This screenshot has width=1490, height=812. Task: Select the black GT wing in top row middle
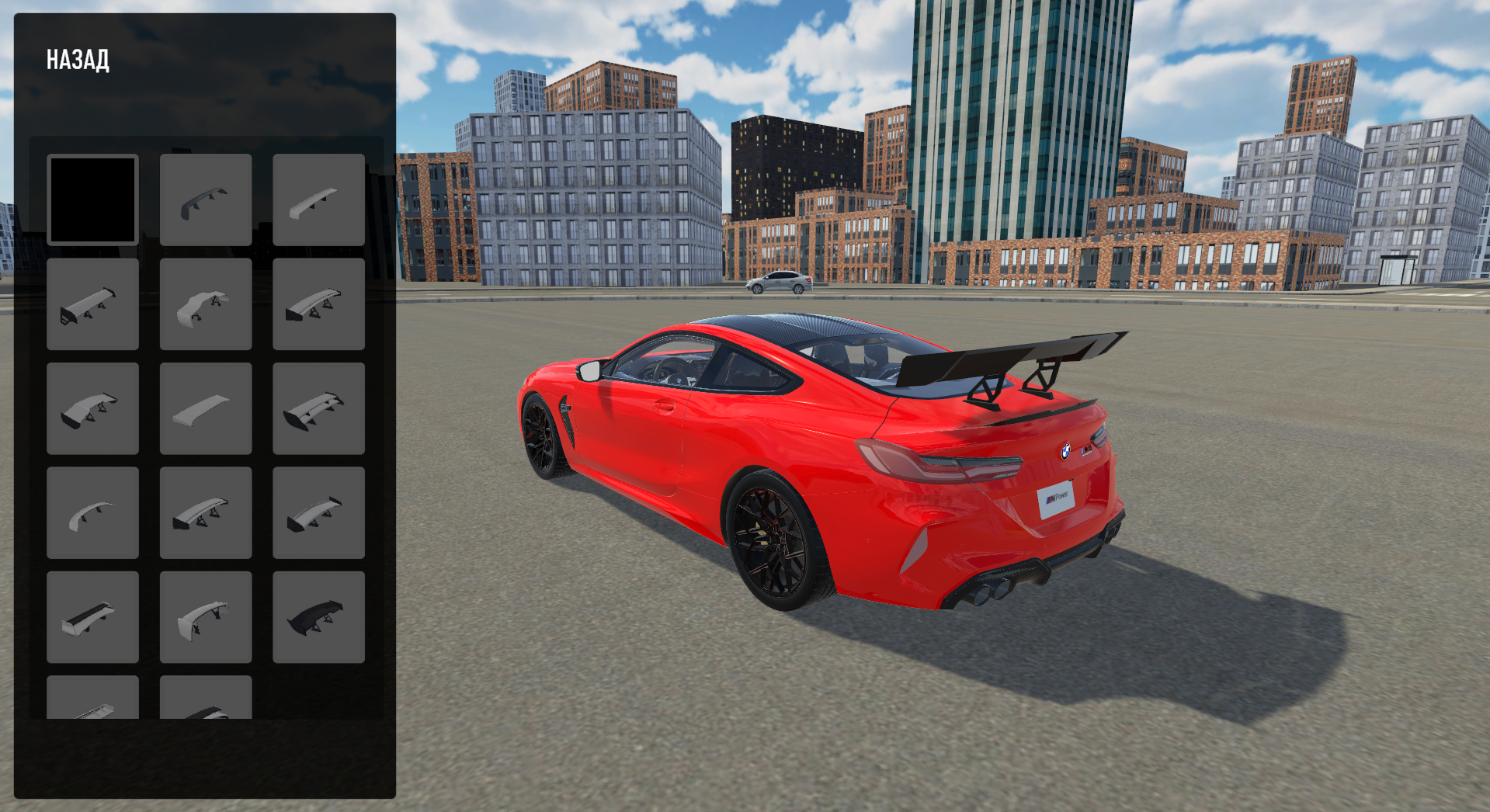pyautogui.click(x=206, y=198)
